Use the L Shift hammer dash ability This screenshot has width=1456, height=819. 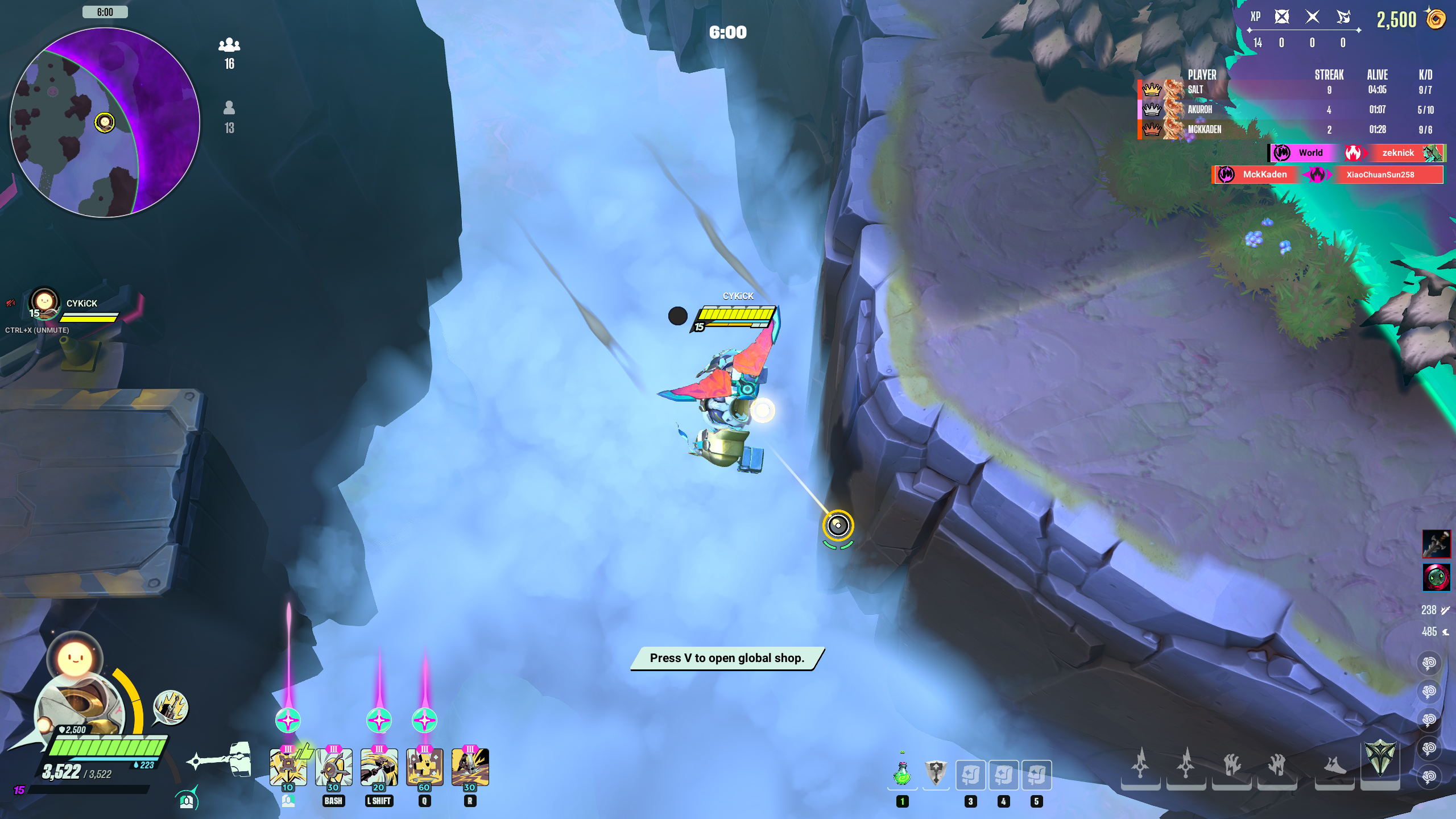tap(379, 767)
